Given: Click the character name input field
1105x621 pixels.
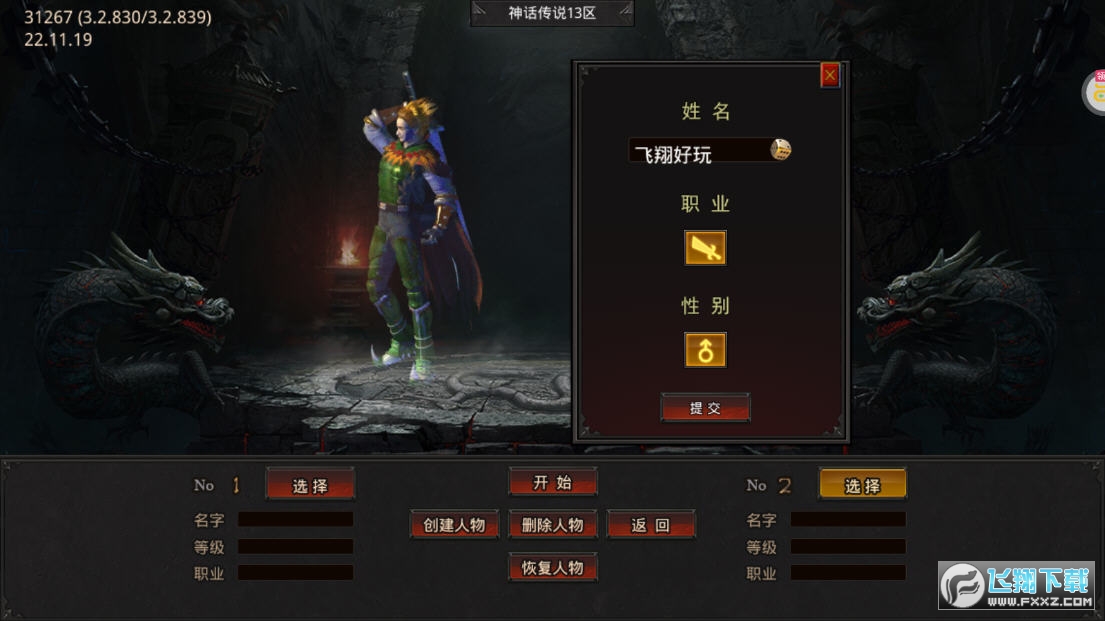Looking at the screenshot, I should pyautogui.click(x=698, y=152).
